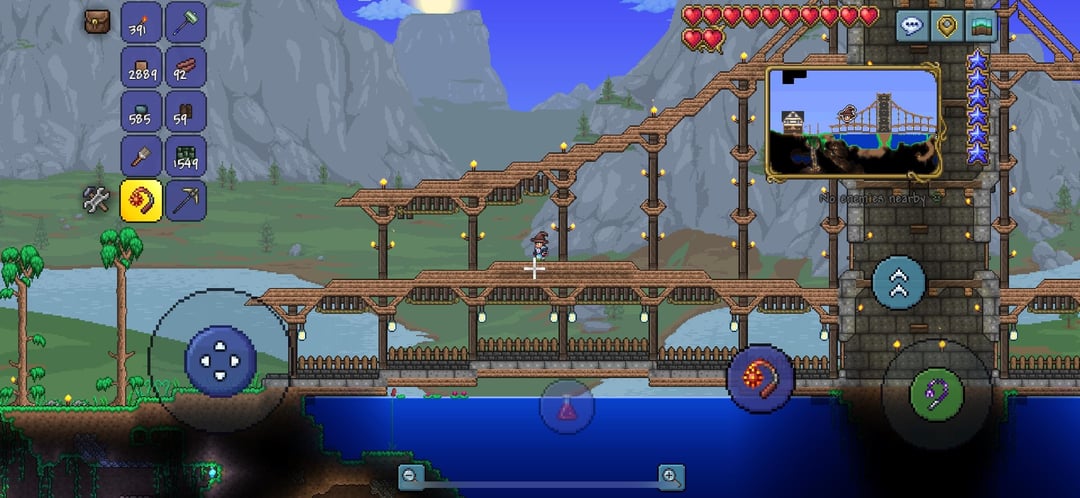This screenshot has width=1080, height=498.
Task: Select the paintbrush hotbar slot
Action: click(x=141, y=156)
